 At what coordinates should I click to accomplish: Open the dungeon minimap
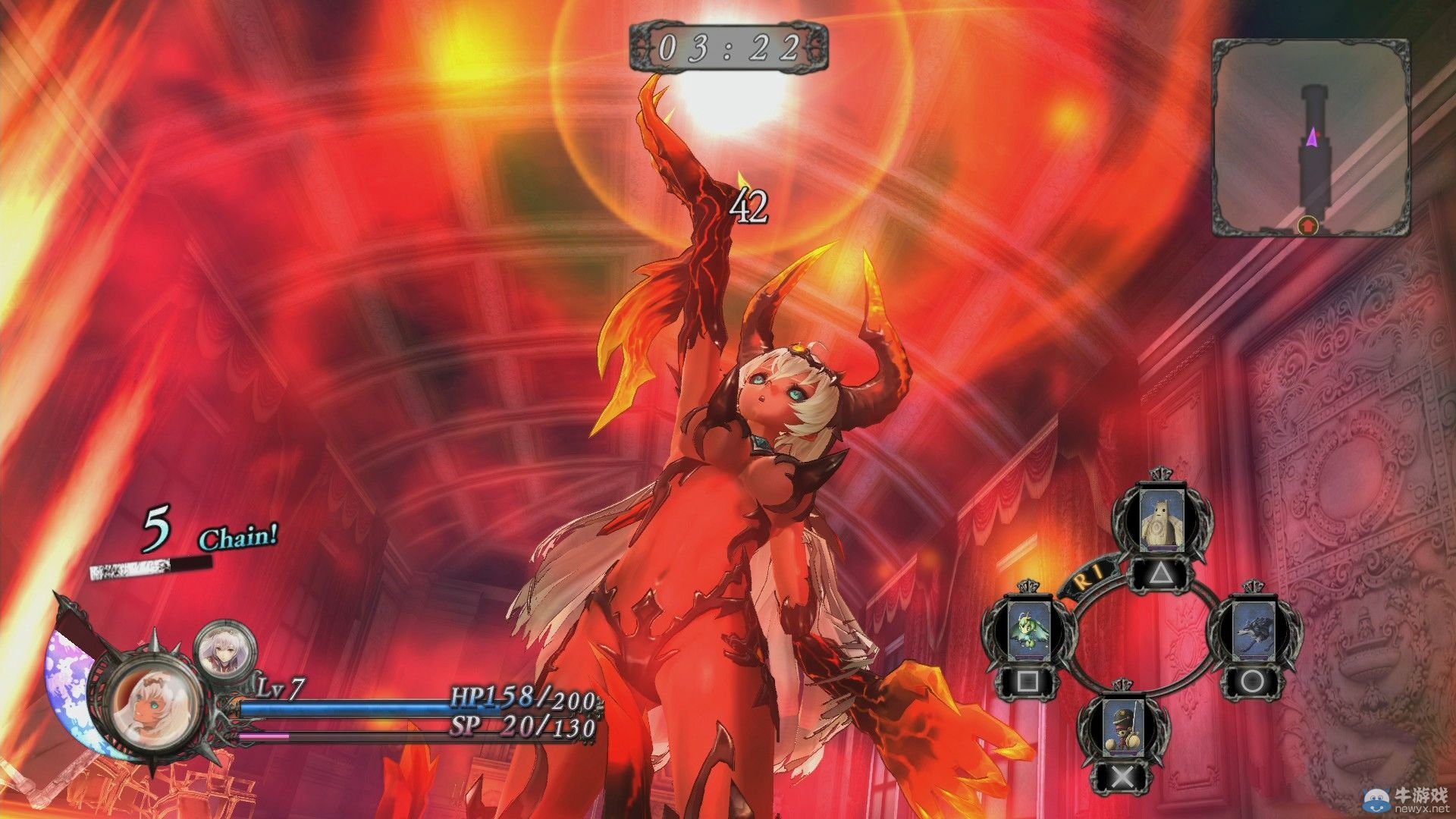tap(1311, 137)
